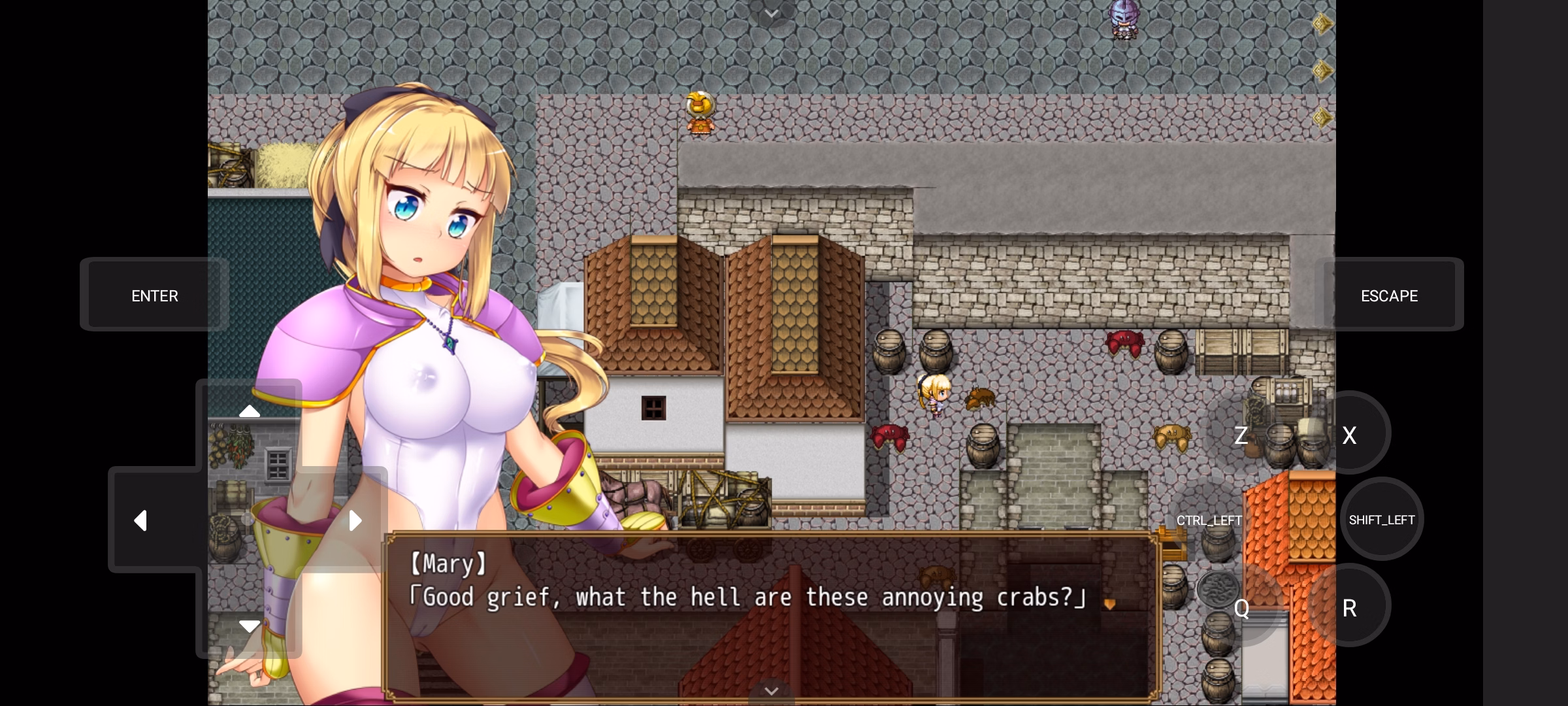This screenshot has width=1568, height=706.
Task: Tap the SHIFT_LEFT virtual button
Action: pos(1382,520)
